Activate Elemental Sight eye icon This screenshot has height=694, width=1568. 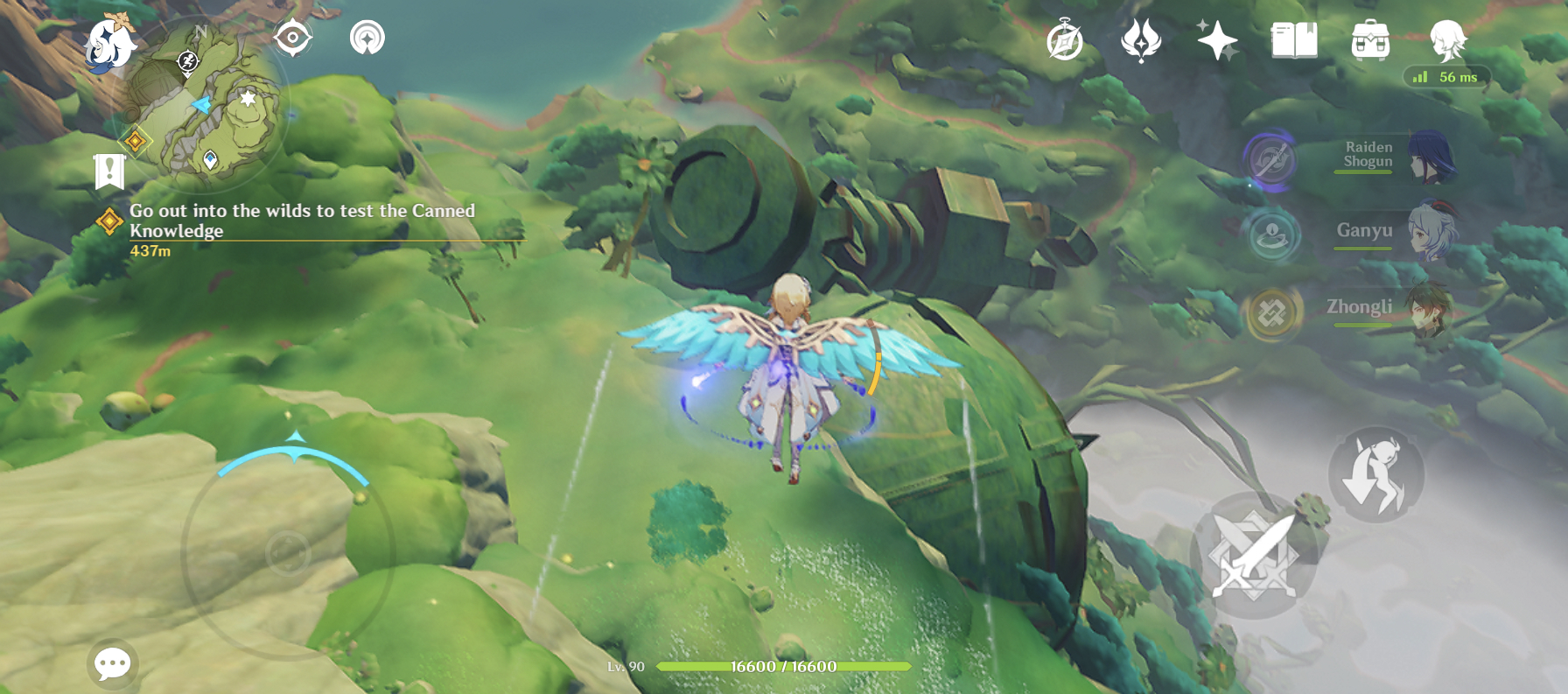click(x=292, y=38)
